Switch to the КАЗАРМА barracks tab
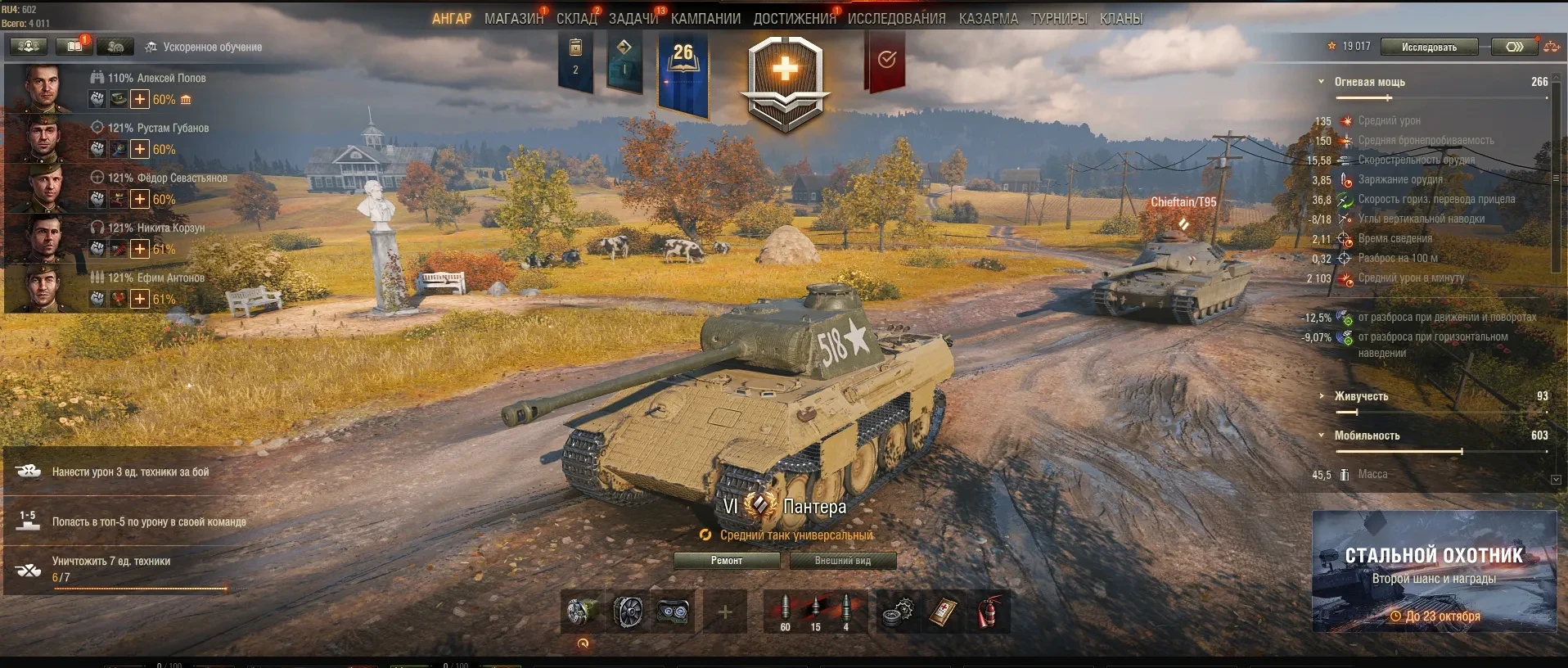1568x668 pixels. pos(989,19)
